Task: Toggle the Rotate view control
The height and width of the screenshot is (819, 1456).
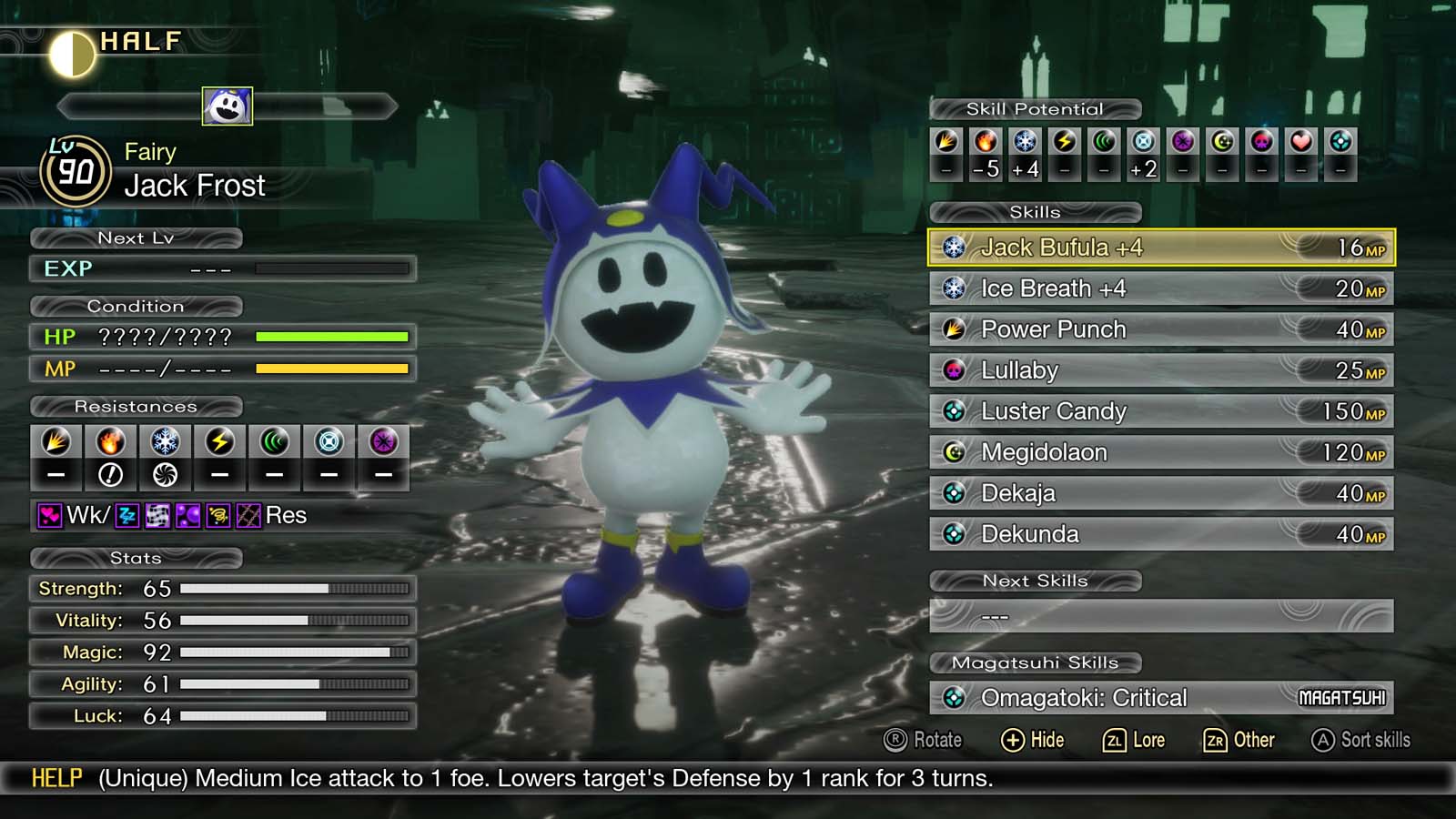Action: point(925,740)
